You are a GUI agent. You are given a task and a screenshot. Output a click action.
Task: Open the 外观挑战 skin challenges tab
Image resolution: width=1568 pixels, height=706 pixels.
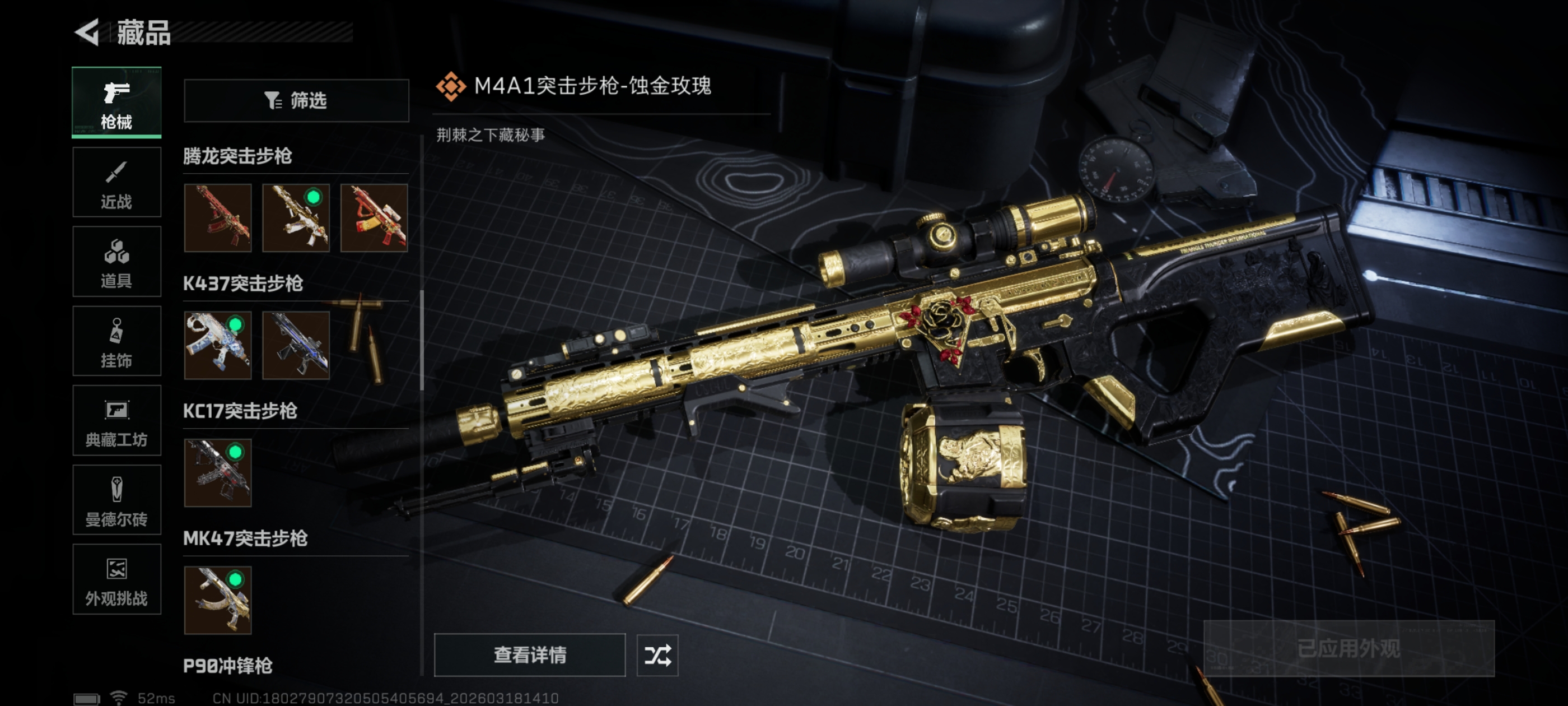pos(116,579)
